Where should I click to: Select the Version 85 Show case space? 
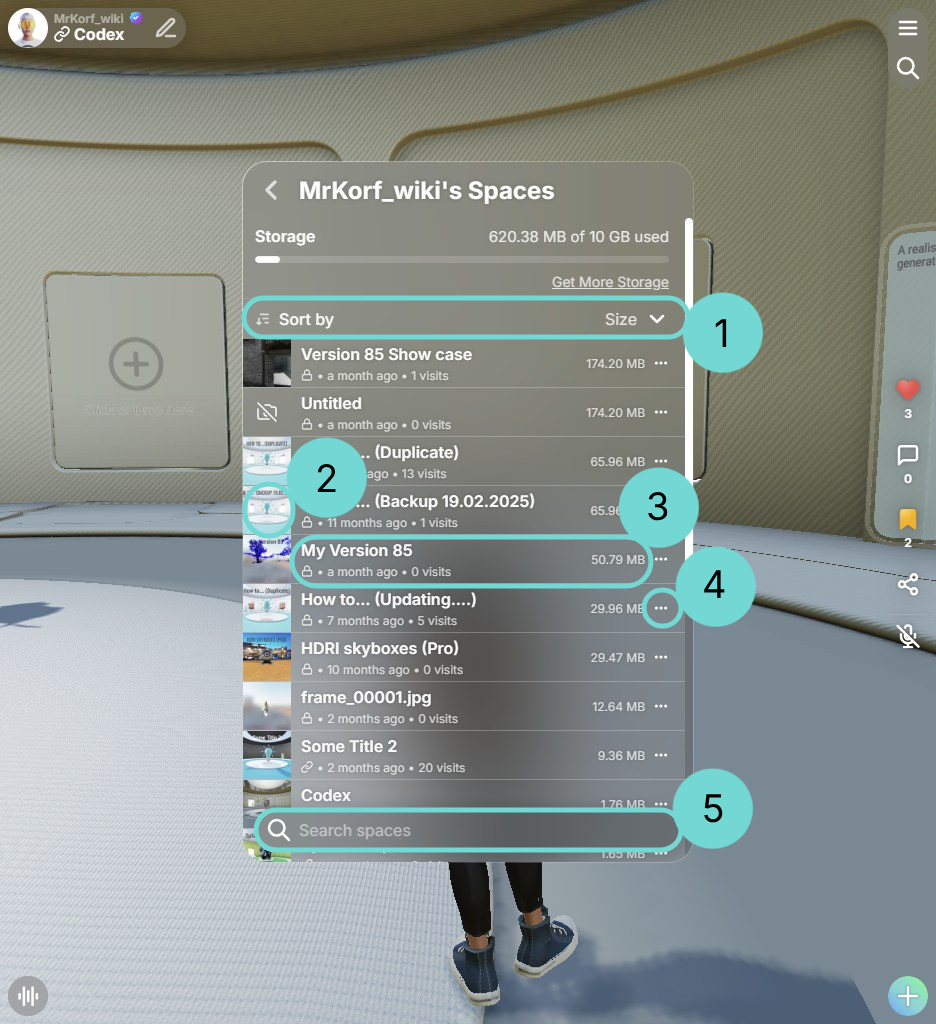click(386, 355)
